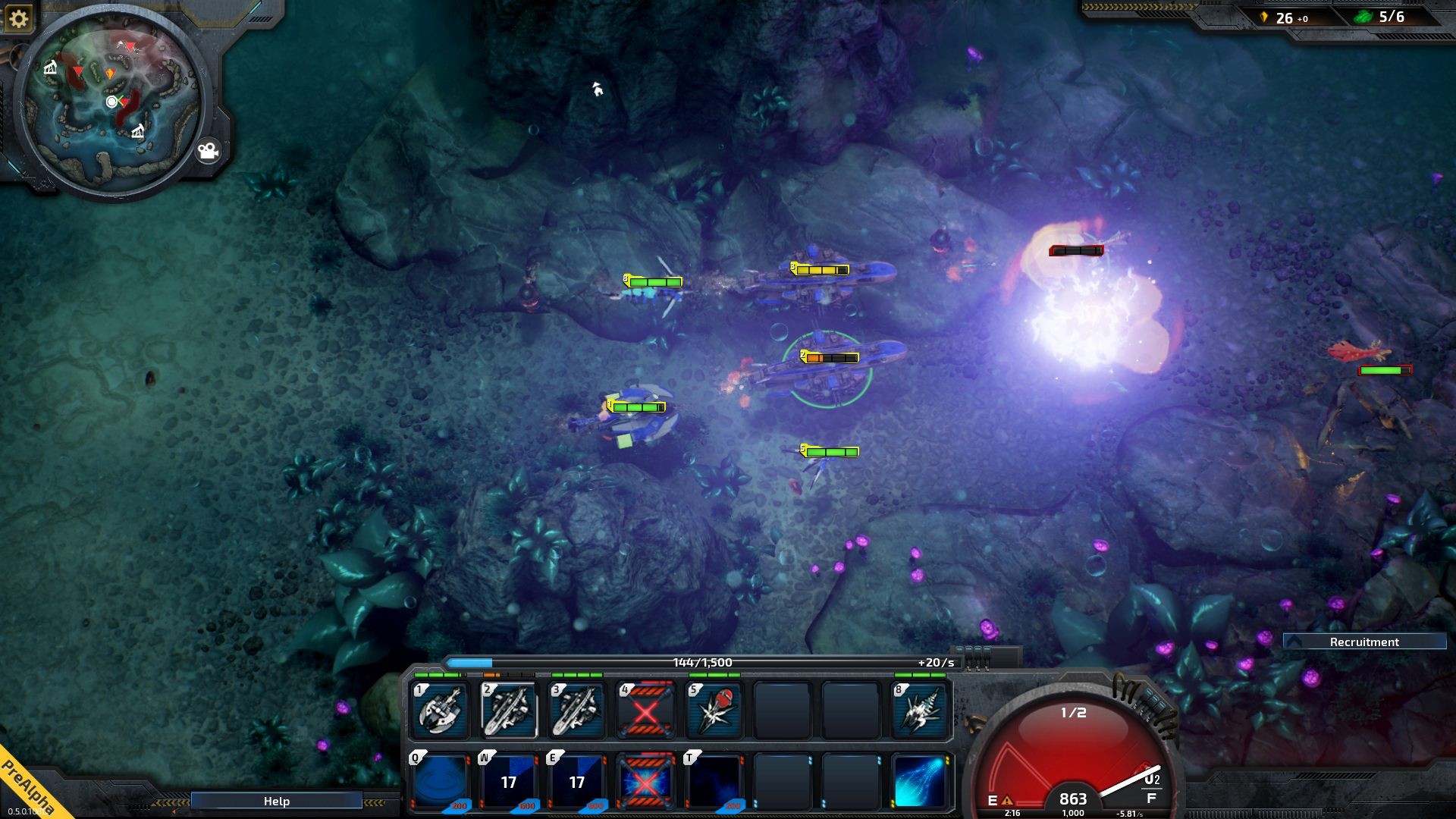Select the red-tipped unit in slot 5
The width and height of the screenshot is (1456, 819).
tap(714, 710)
